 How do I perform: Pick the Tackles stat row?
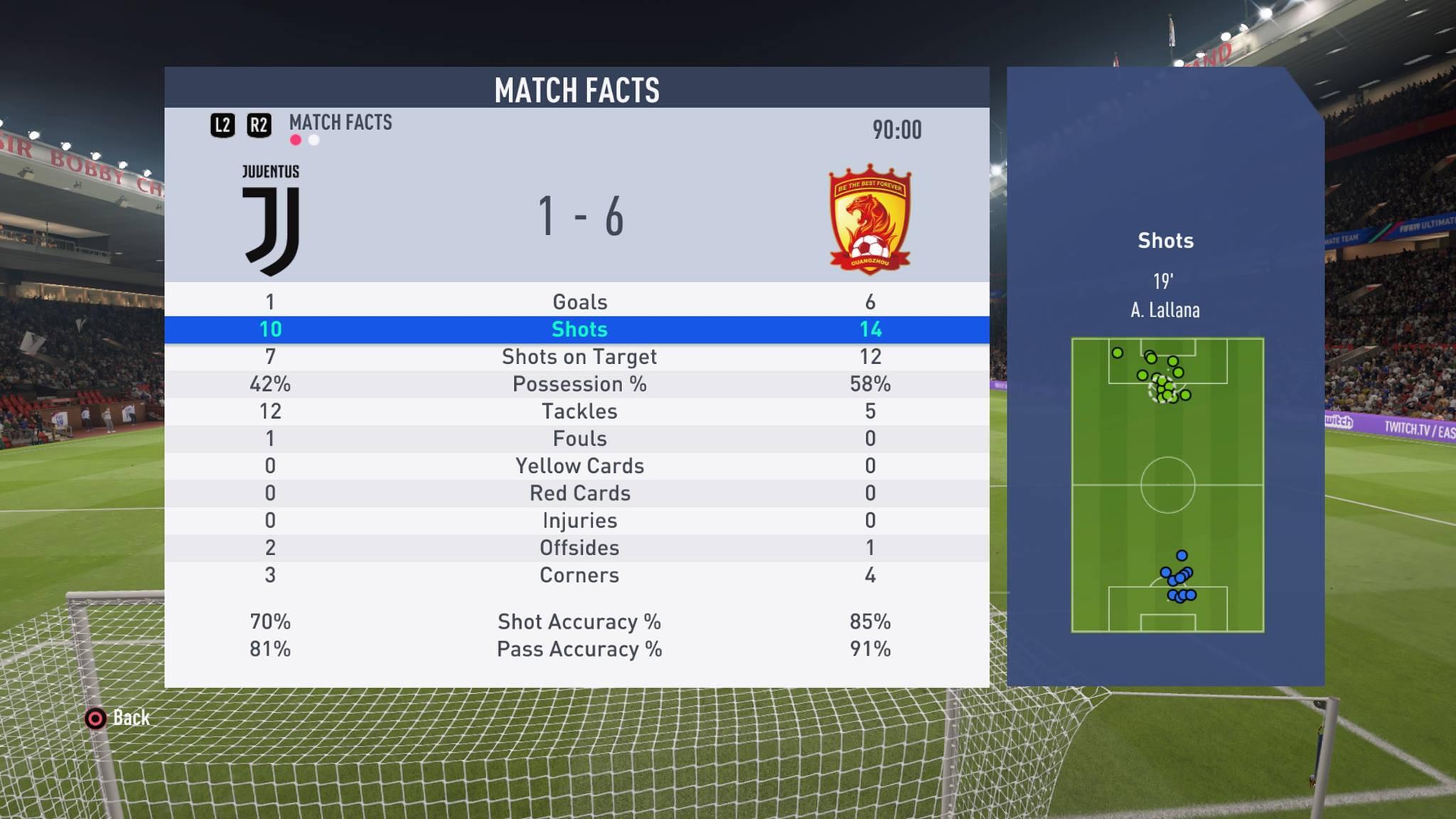[579, 412]
